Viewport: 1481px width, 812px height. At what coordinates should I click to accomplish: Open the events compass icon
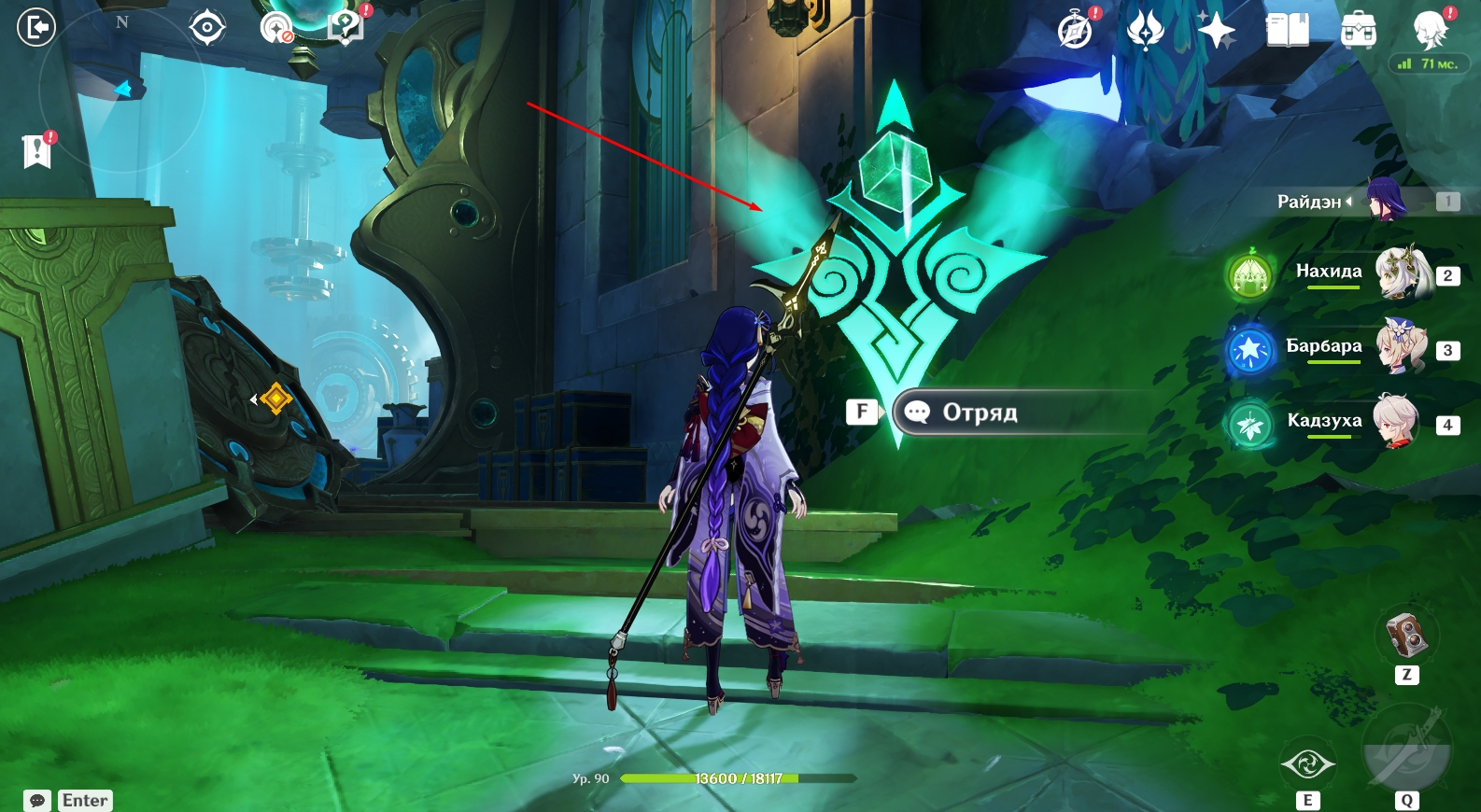click(1076, 30)
